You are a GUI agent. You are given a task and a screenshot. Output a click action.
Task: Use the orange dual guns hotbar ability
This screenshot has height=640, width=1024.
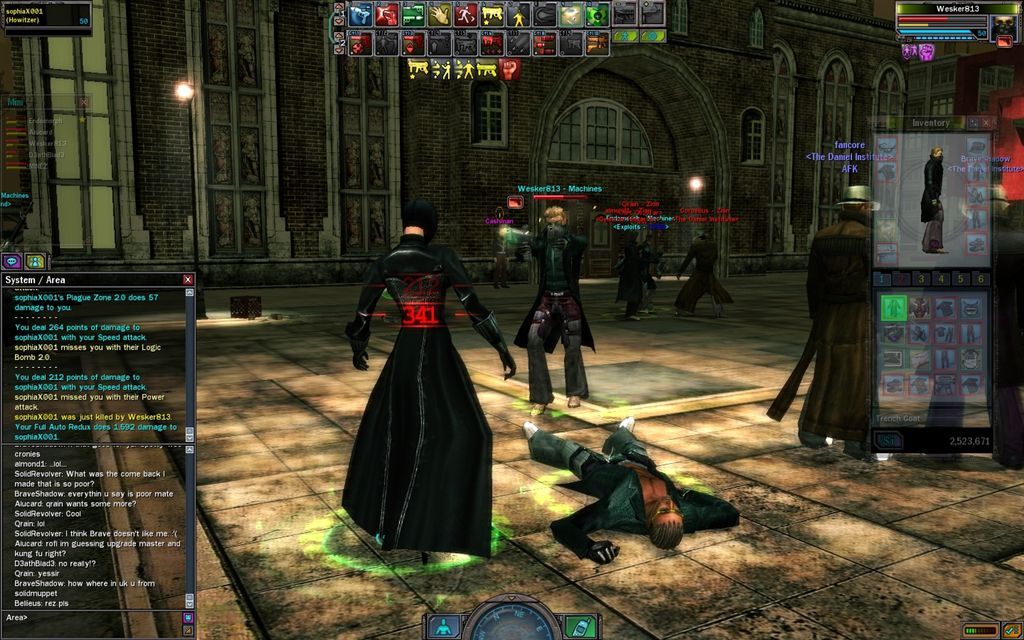coord(596,44)
